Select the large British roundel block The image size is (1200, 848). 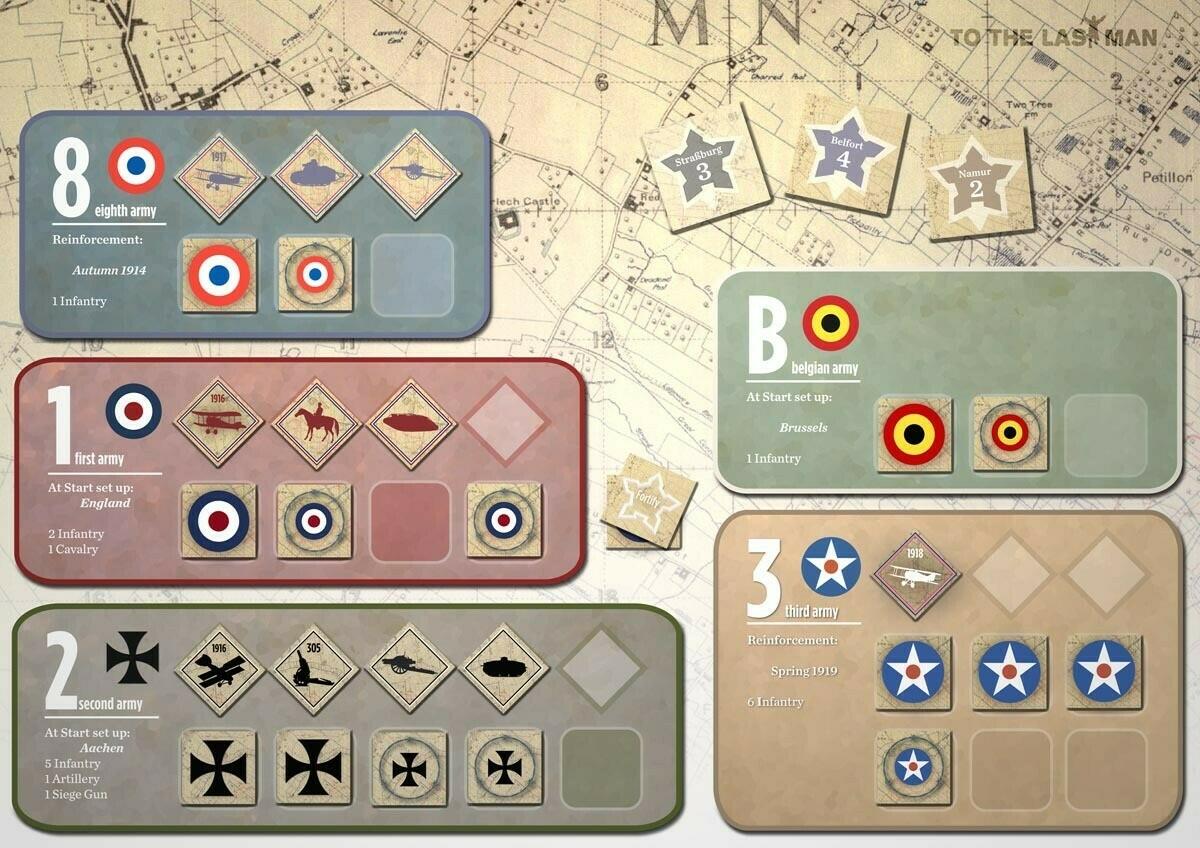[x=219, y=521]
